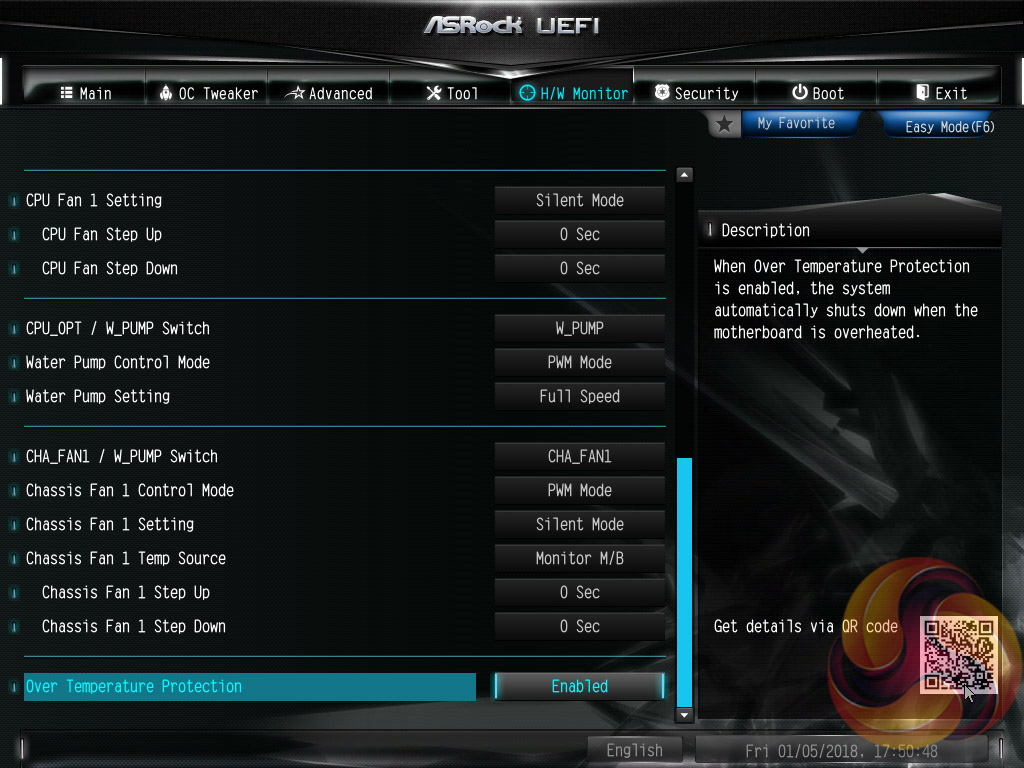1024x768 pixels.
Task: Open the Security tab
Action: click(696, 93)
